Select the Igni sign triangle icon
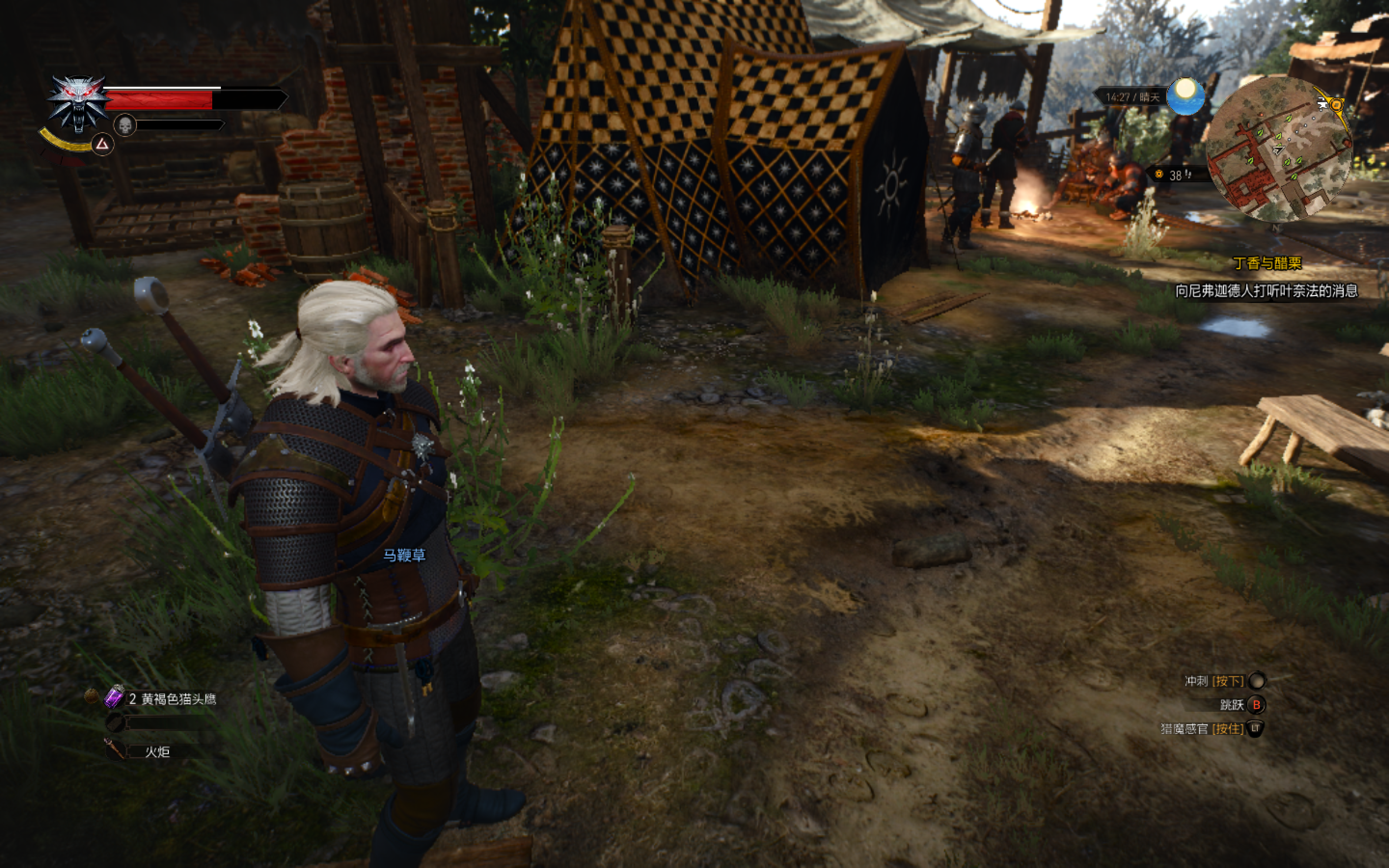Screen dimensions: 1389x868 pyautogui.click(x=102, y=144)
